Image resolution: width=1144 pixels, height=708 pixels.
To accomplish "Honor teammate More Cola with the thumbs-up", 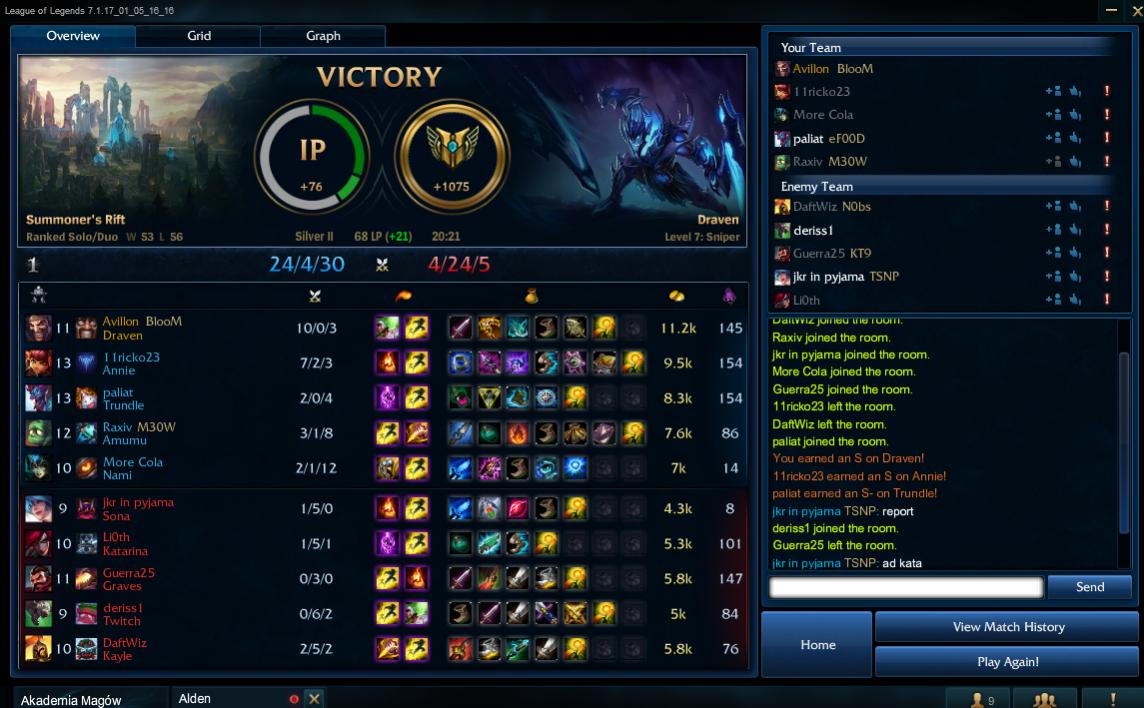I will [x=1075, y=115].
